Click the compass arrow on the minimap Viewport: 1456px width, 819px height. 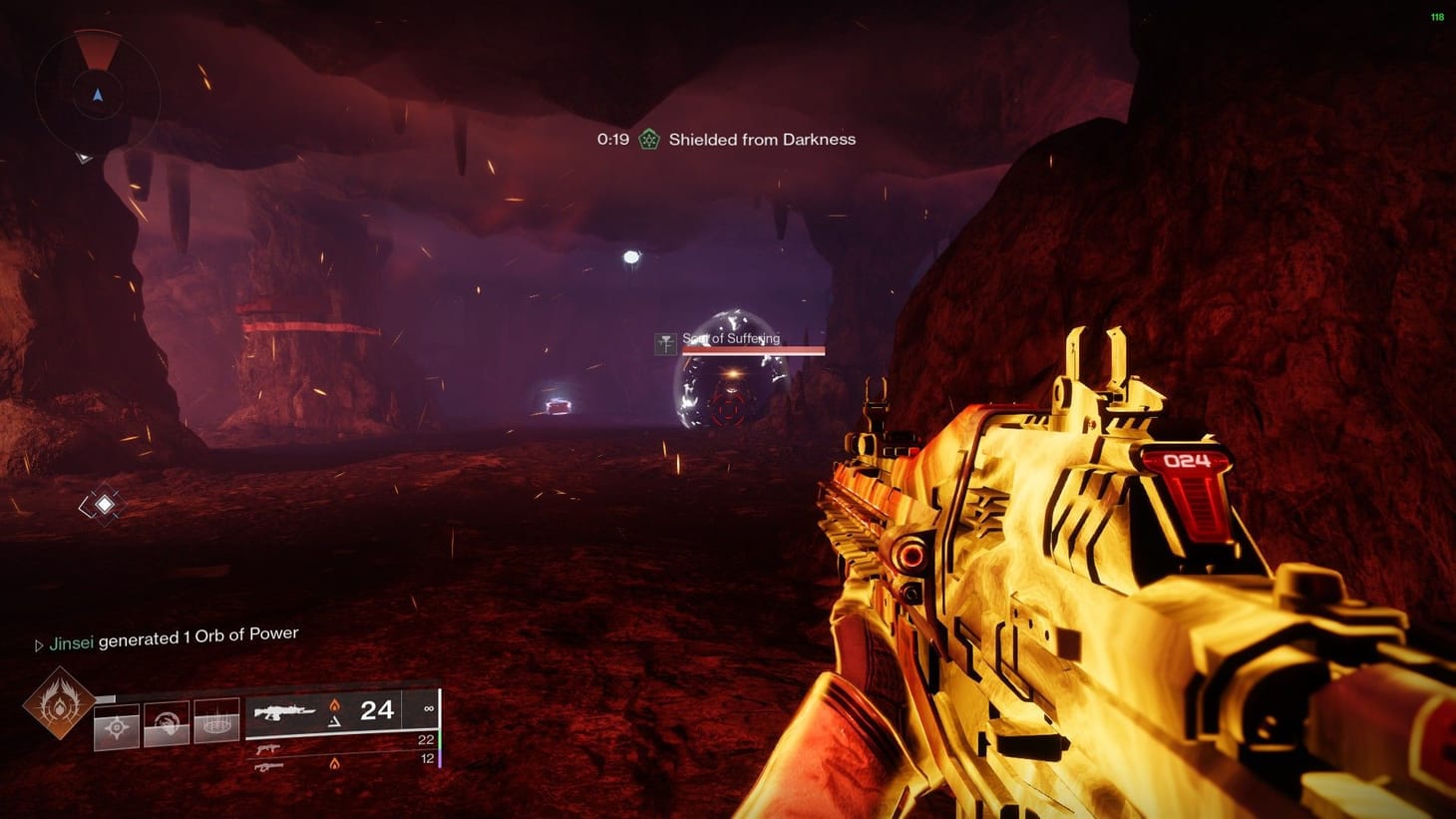97,97
